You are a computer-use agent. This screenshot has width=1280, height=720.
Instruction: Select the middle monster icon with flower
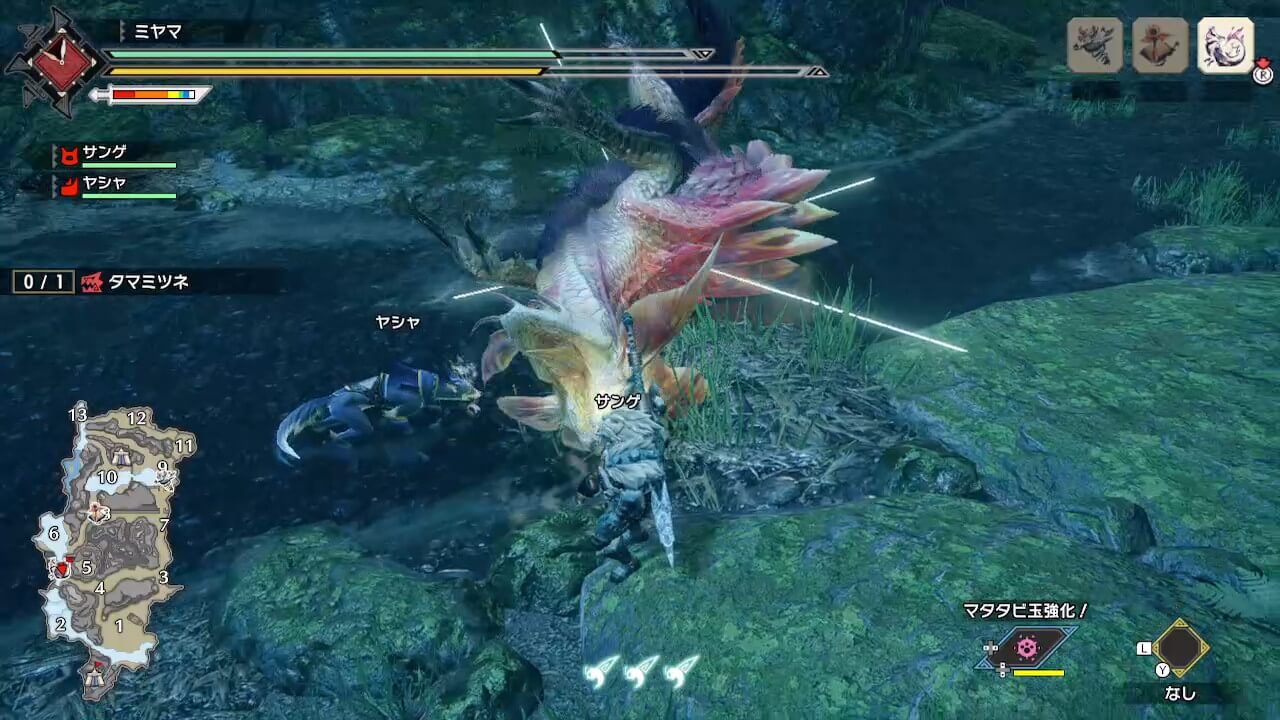(x=1160, y=45)
